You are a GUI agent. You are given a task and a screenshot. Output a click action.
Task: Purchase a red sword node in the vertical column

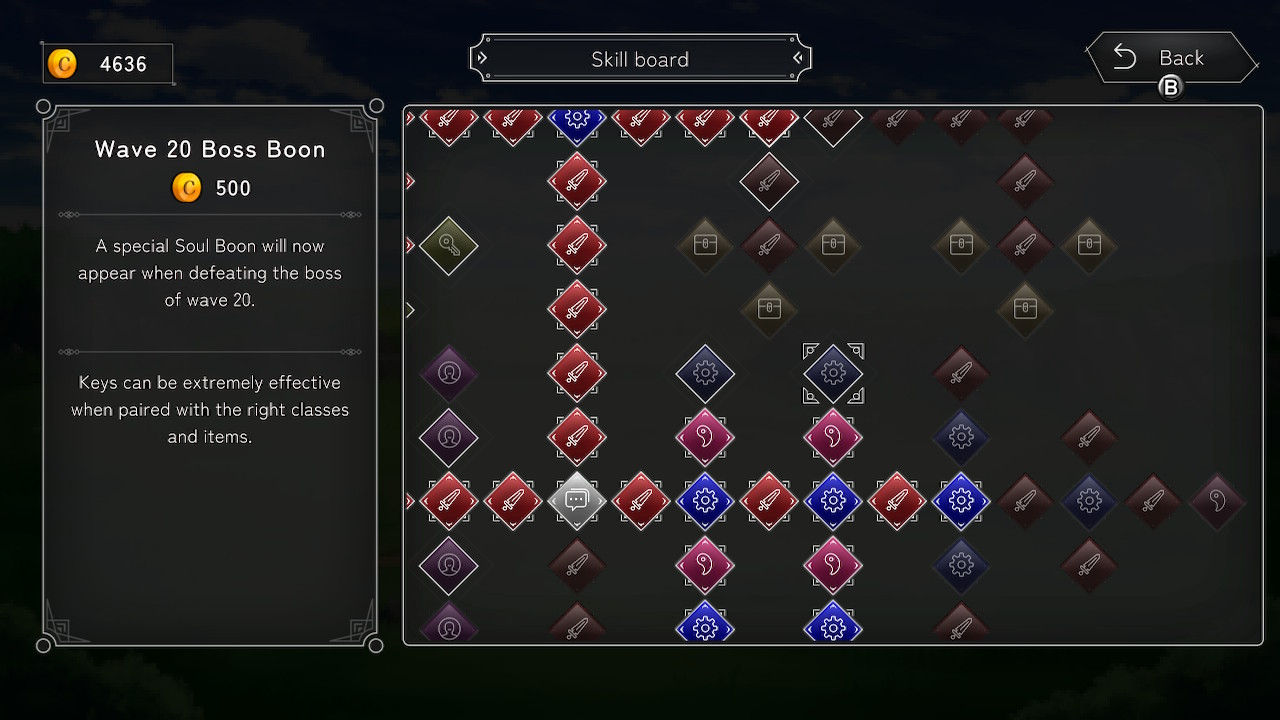[577, 307]
